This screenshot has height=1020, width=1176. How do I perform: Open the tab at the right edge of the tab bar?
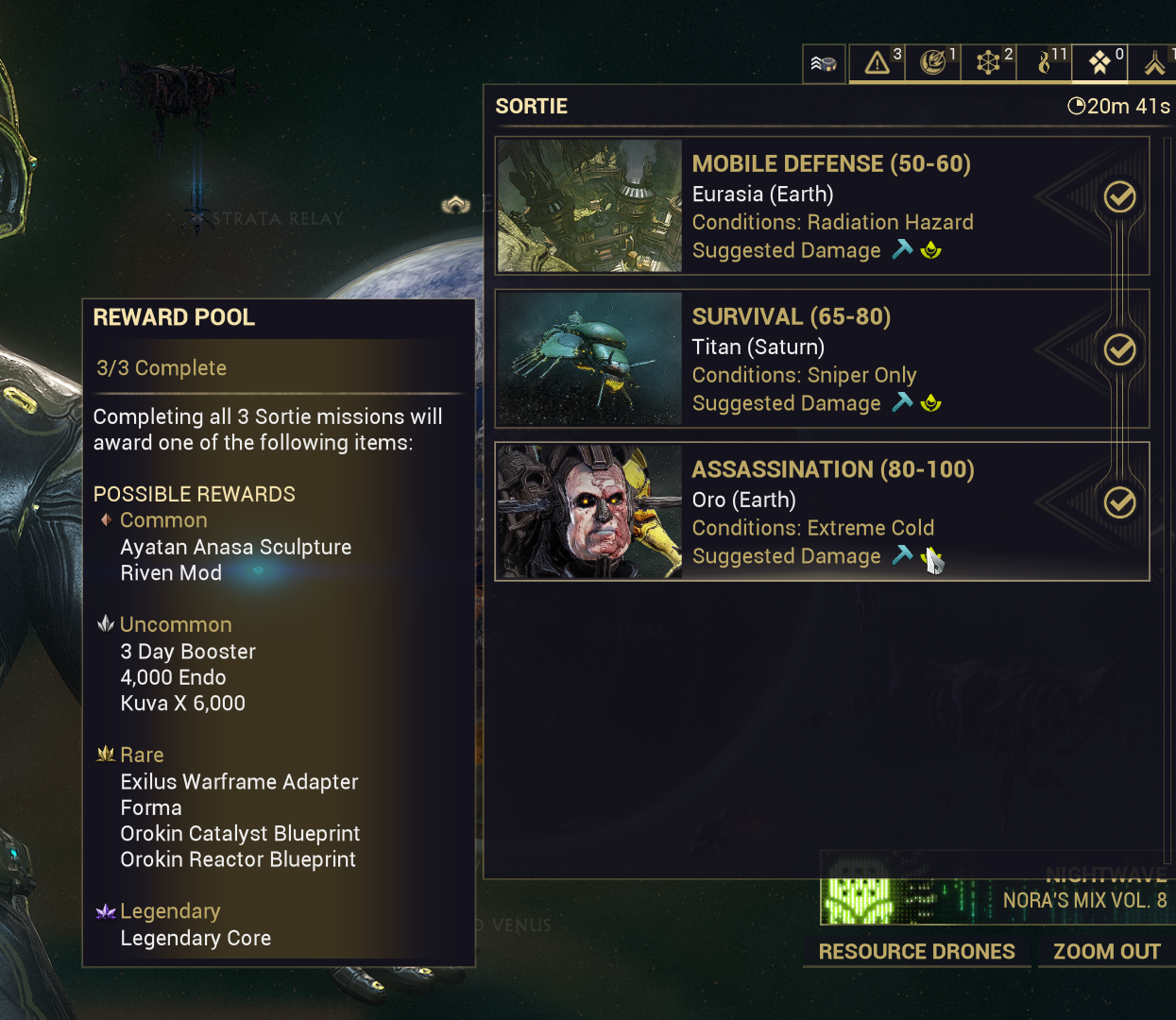pyautogui.click(x=1155, y=63)
